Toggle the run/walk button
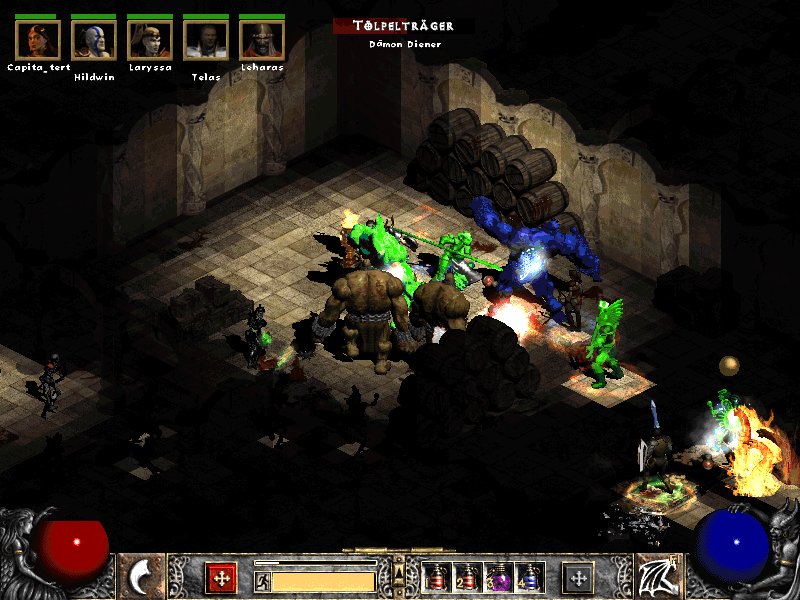The height and width of the screenshot is (600, 800). coord(262,581)
